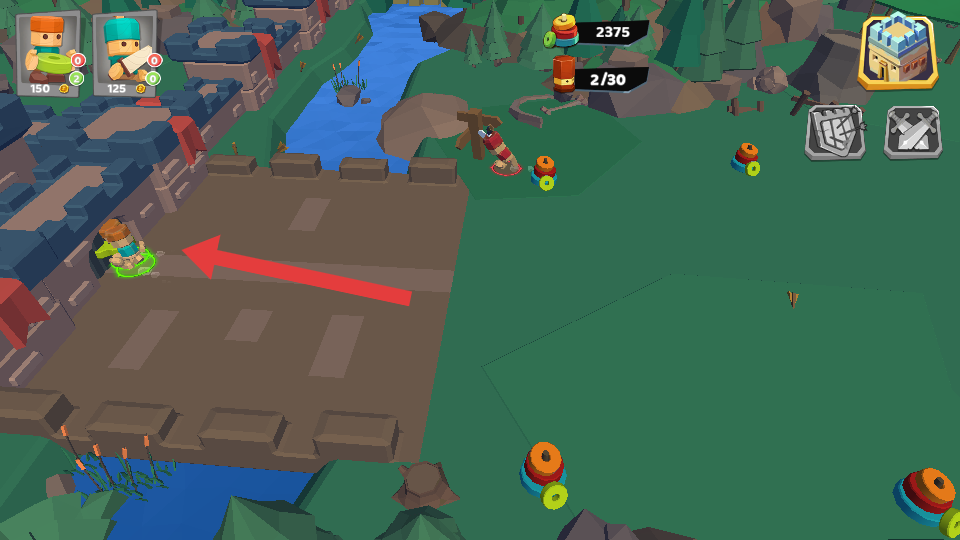Screen dimensions: 960x540
Task: Activate the crossed swords attack command
Action: coord(912,133)
